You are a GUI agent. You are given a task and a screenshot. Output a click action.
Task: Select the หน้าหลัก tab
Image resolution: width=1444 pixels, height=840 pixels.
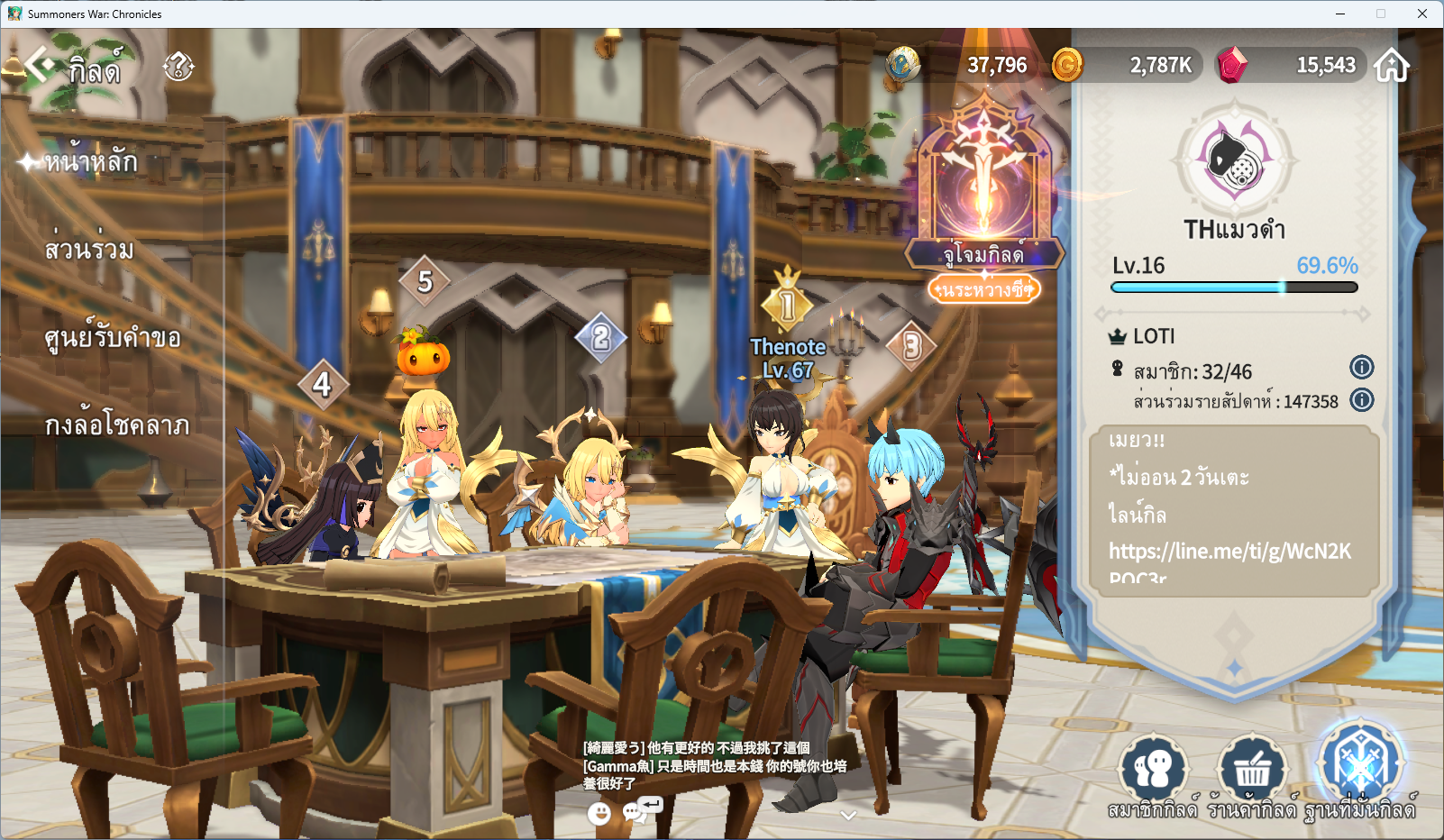(x=91, y=162)
